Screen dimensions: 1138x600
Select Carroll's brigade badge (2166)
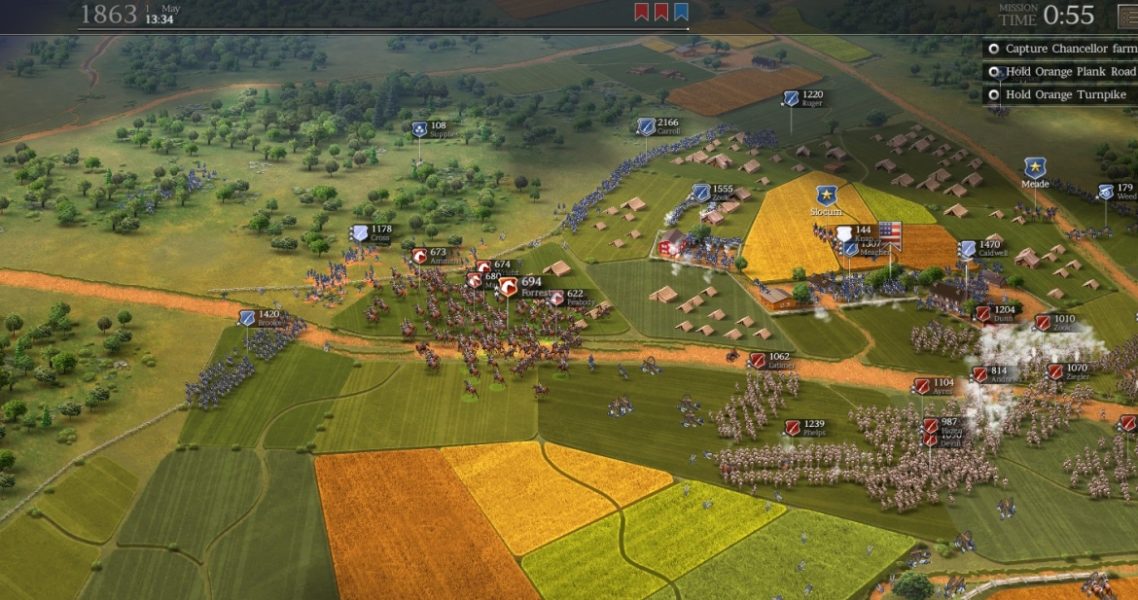(x=646, y=127)
